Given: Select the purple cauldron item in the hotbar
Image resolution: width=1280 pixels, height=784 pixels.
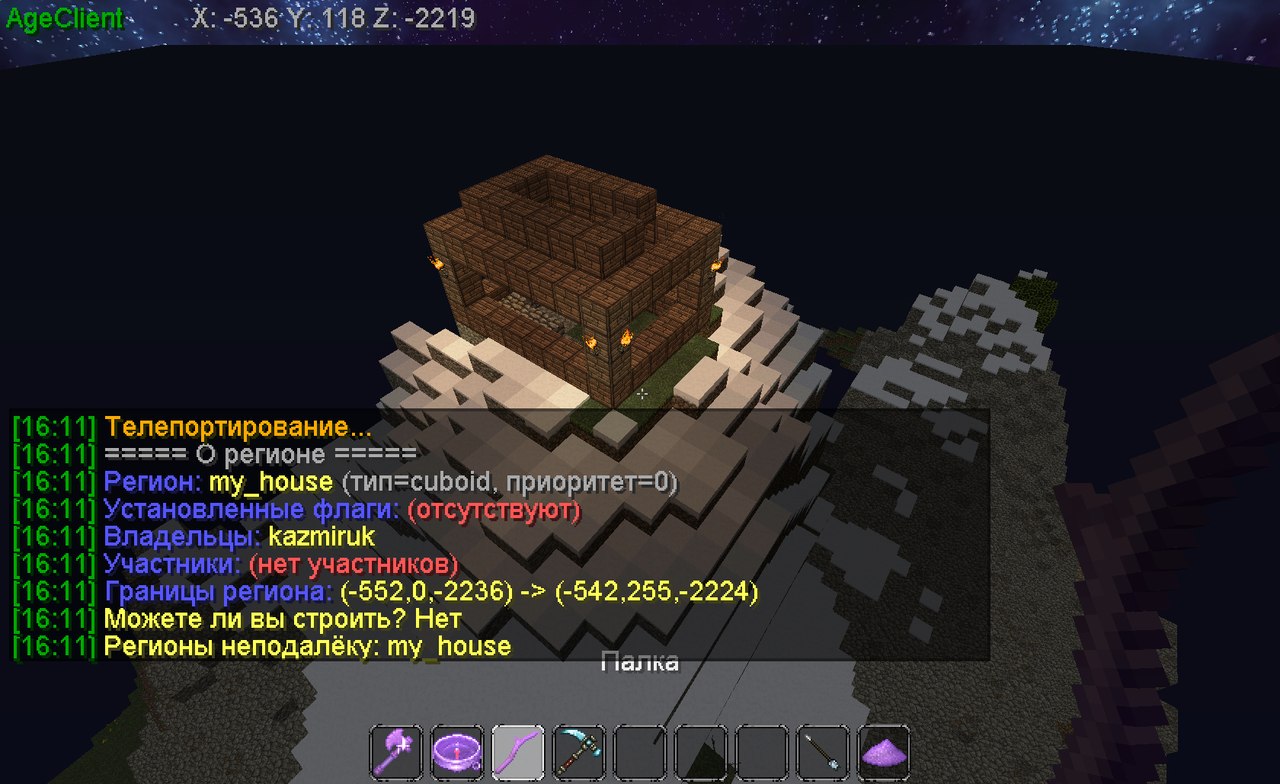Looking at the screenshot, I should [x=458, y=752].
